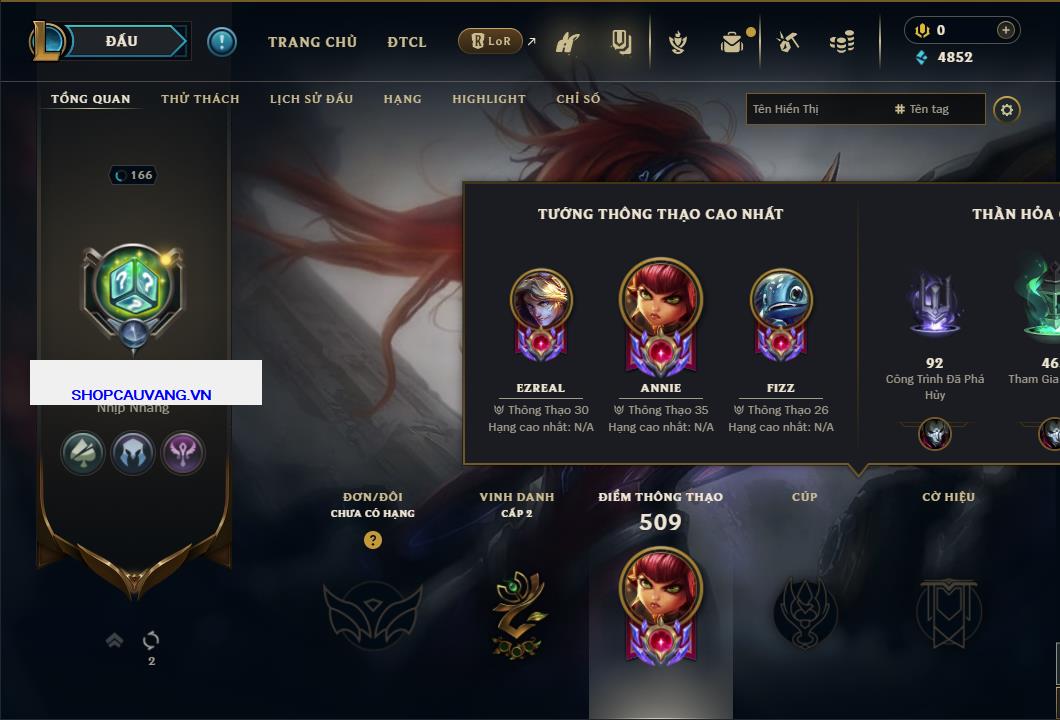Open the loot chest icon with notification
This screenshot has height=720, width=1060.
tap(733, 42)
